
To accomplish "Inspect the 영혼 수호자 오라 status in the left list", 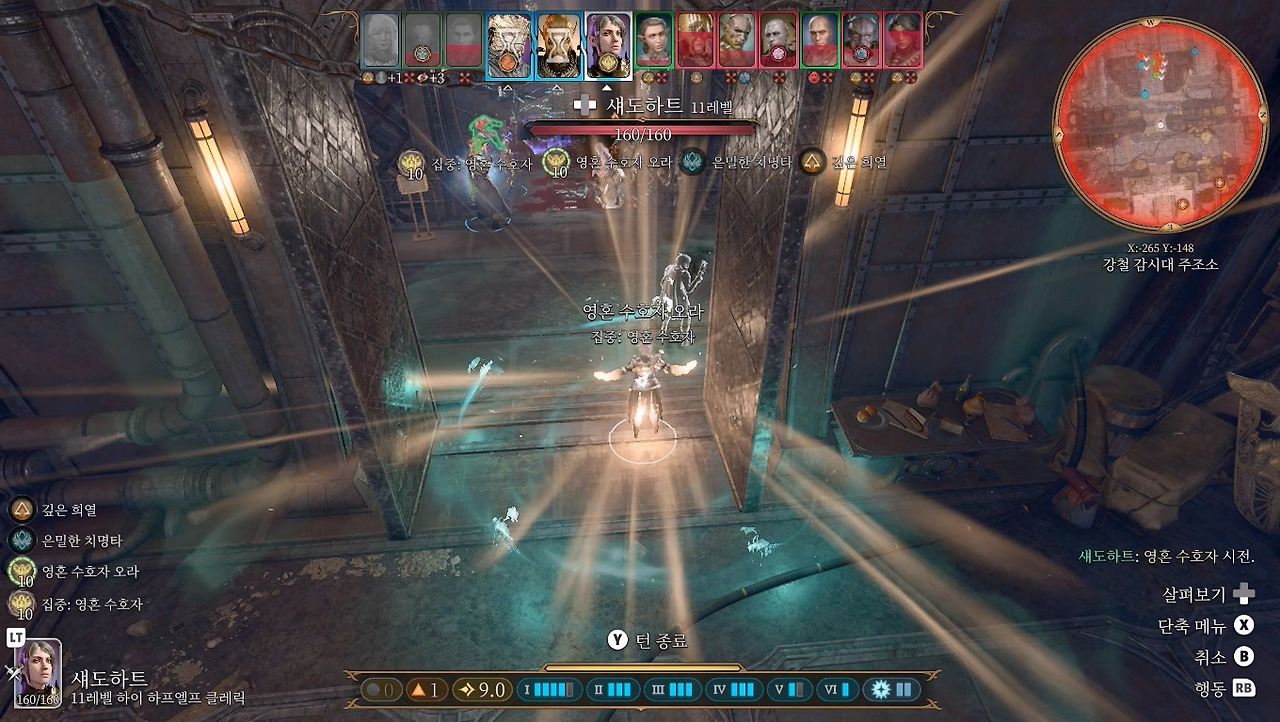I will pyautogui.click(x=20, y=571).
